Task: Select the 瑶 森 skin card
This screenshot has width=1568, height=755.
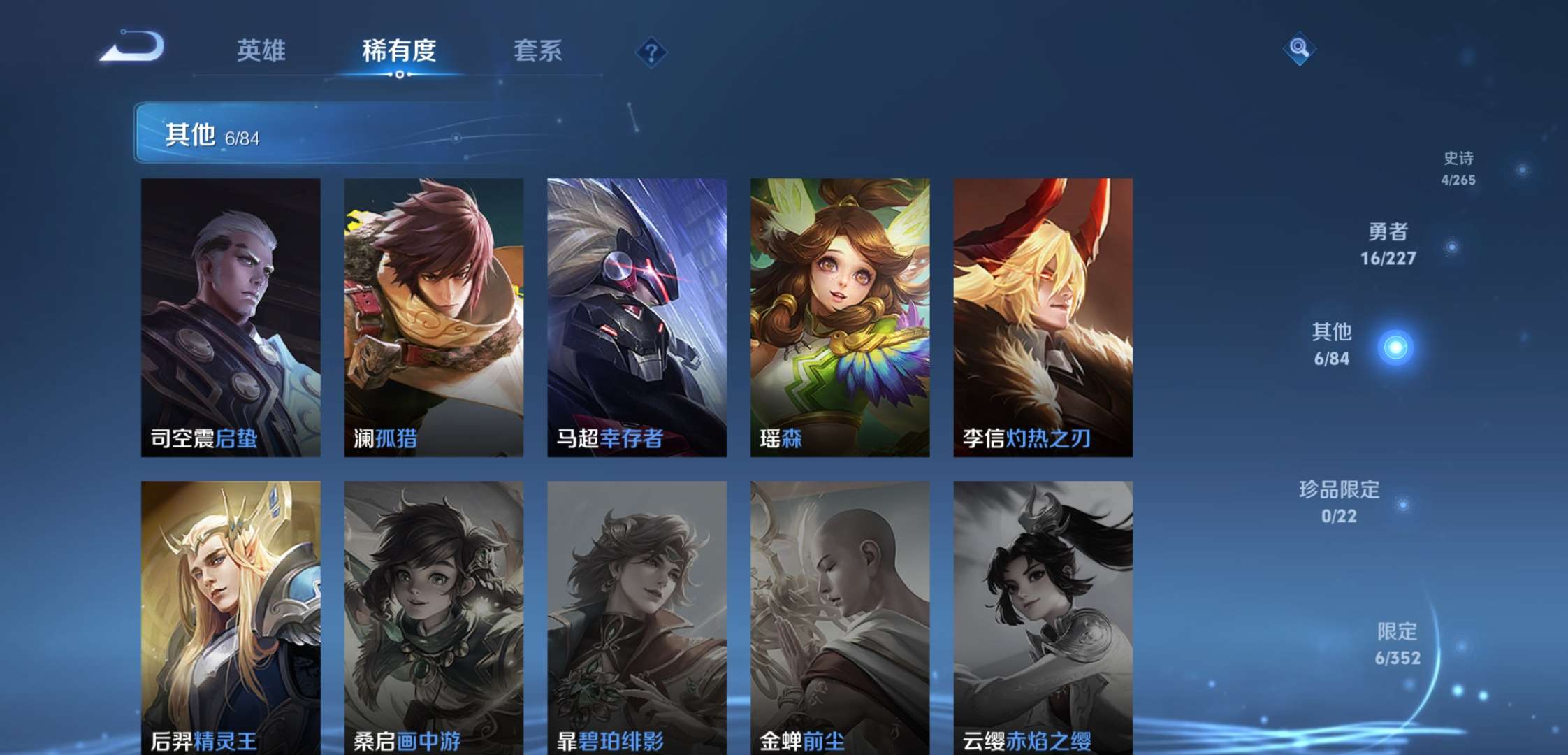Action: pyautogui.click(x=840, y=317)
